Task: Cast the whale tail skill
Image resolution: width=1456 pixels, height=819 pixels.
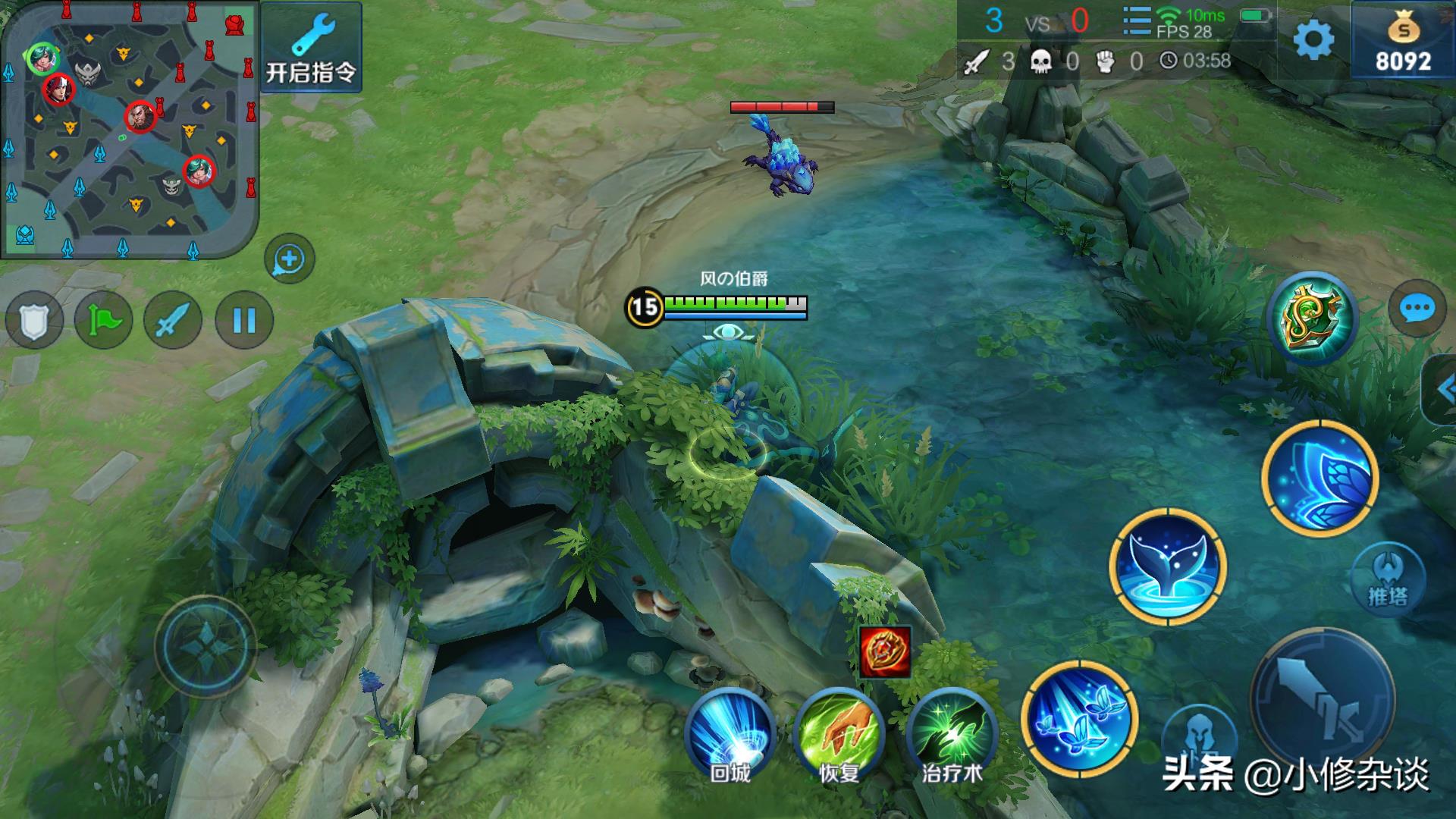Action: click(x=1167, y=567)
